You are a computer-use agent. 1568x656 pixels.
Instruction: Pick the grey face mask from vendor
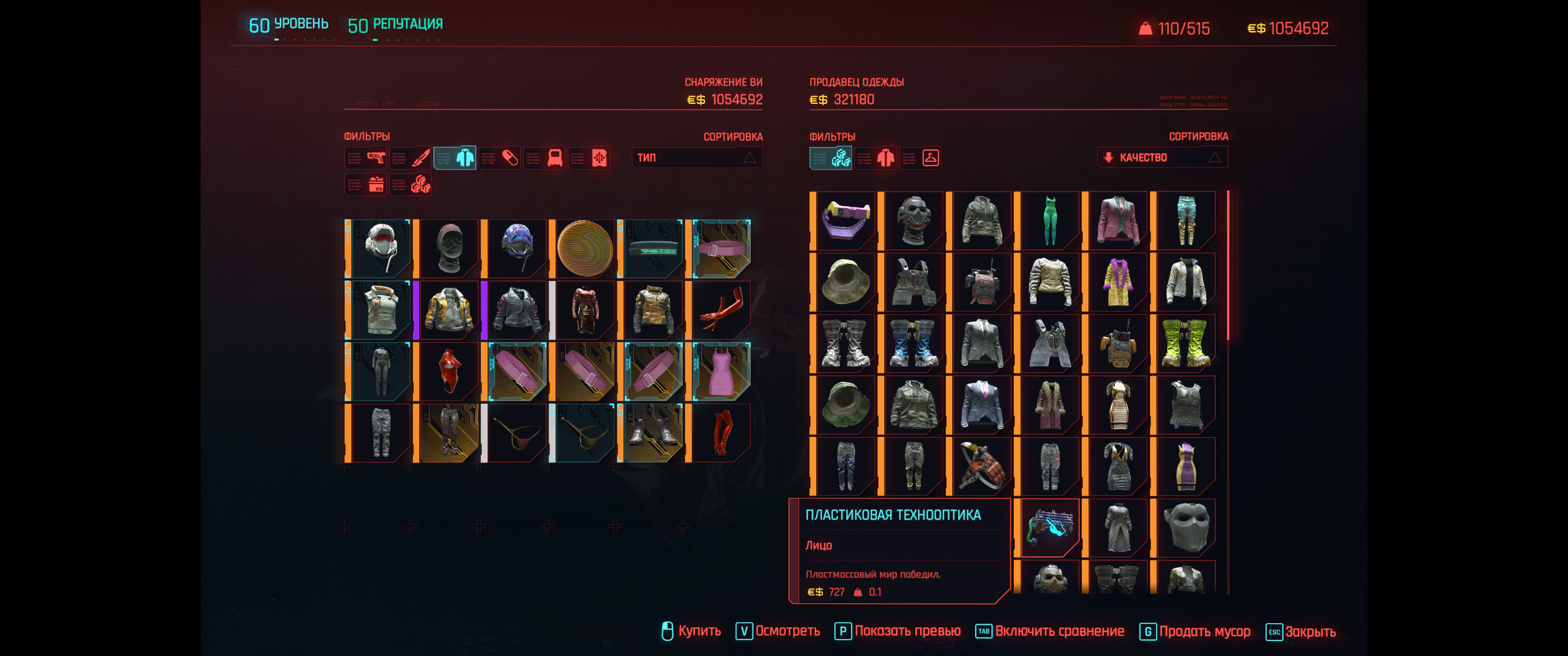click(1186, 527)
